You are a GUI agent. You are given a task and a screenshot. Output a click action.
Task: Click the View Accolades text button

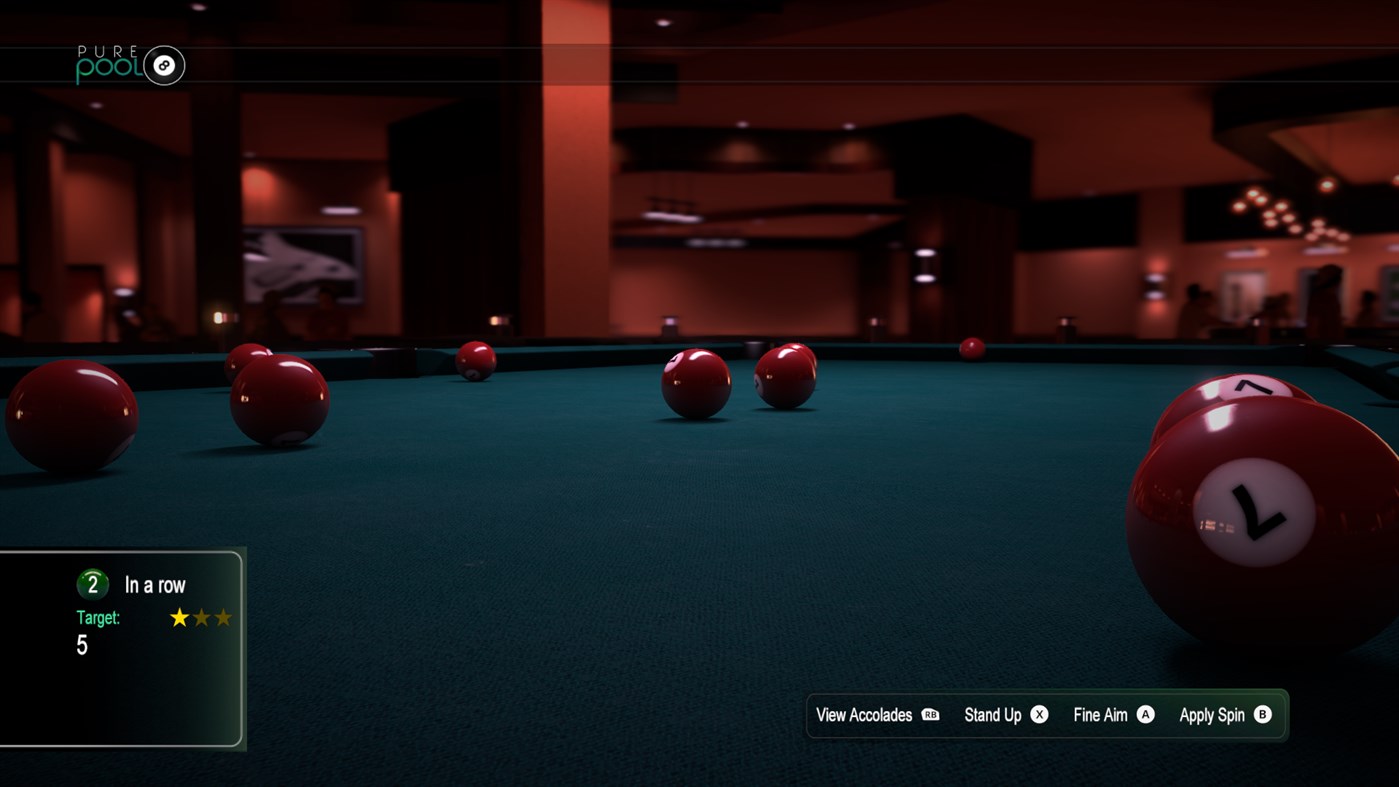click(x=863, y=715)
